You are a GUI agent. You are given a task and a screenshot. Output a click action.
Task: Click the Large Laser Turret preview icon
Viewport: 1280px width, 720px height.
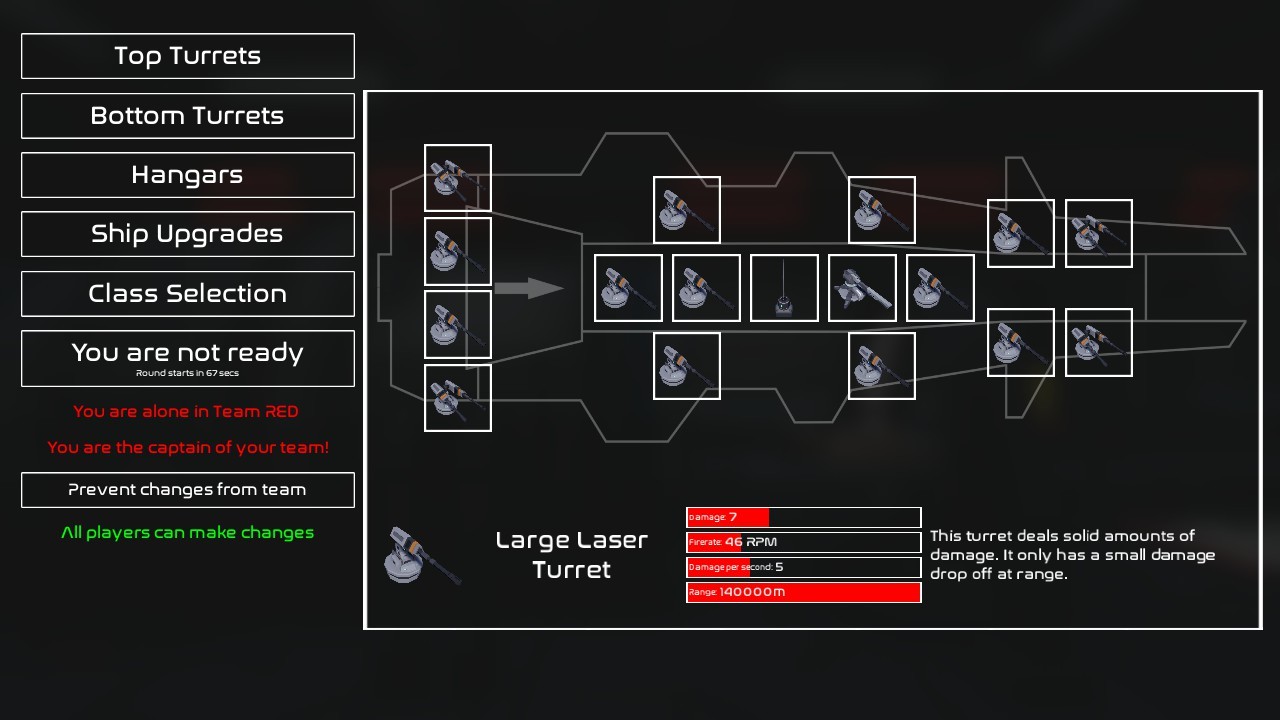point(420,554)
